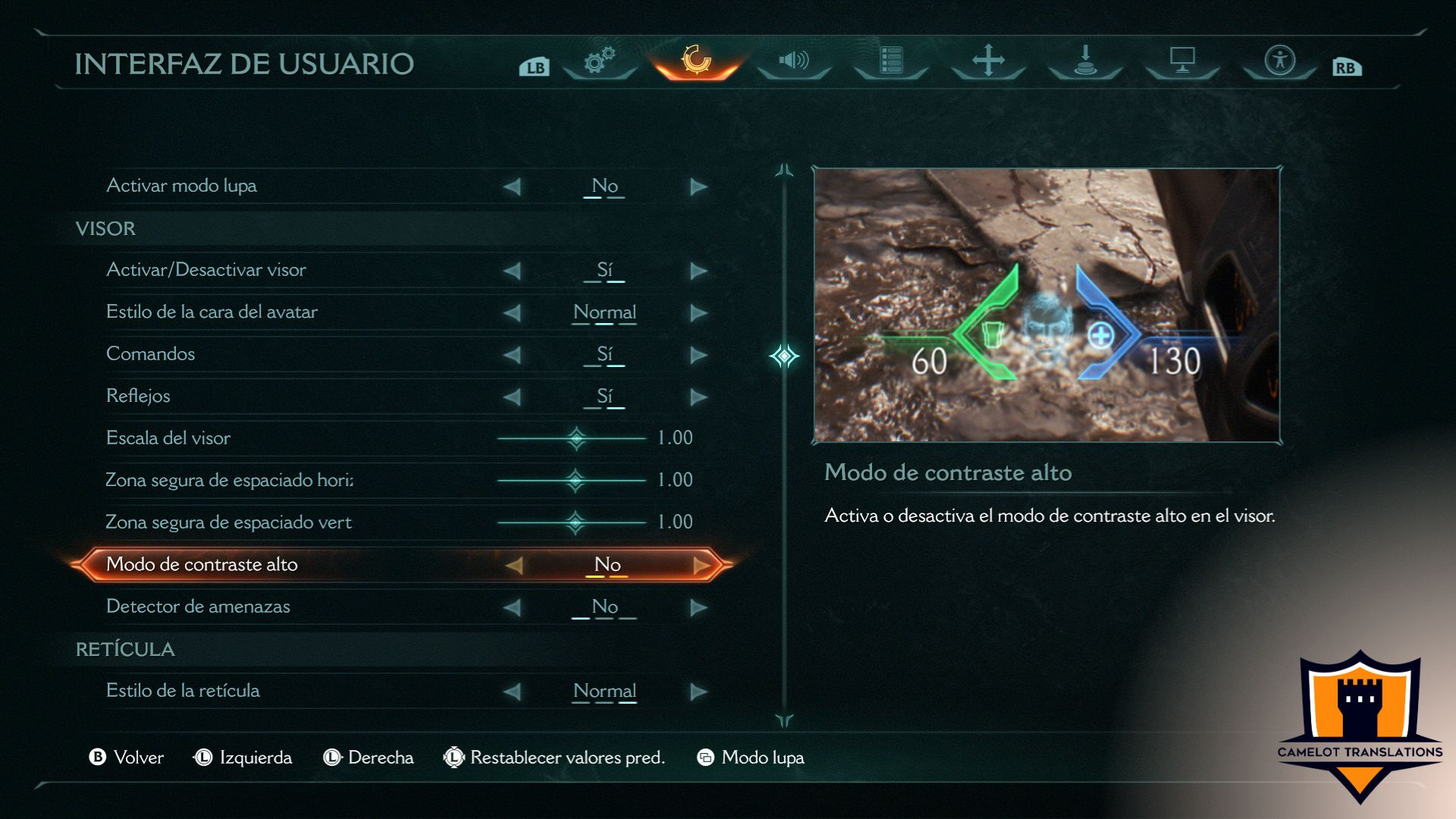Viewport: 1456px width, 819px height.
Task: Activate Modo lupa in the footer
Action: click(751, 758)
